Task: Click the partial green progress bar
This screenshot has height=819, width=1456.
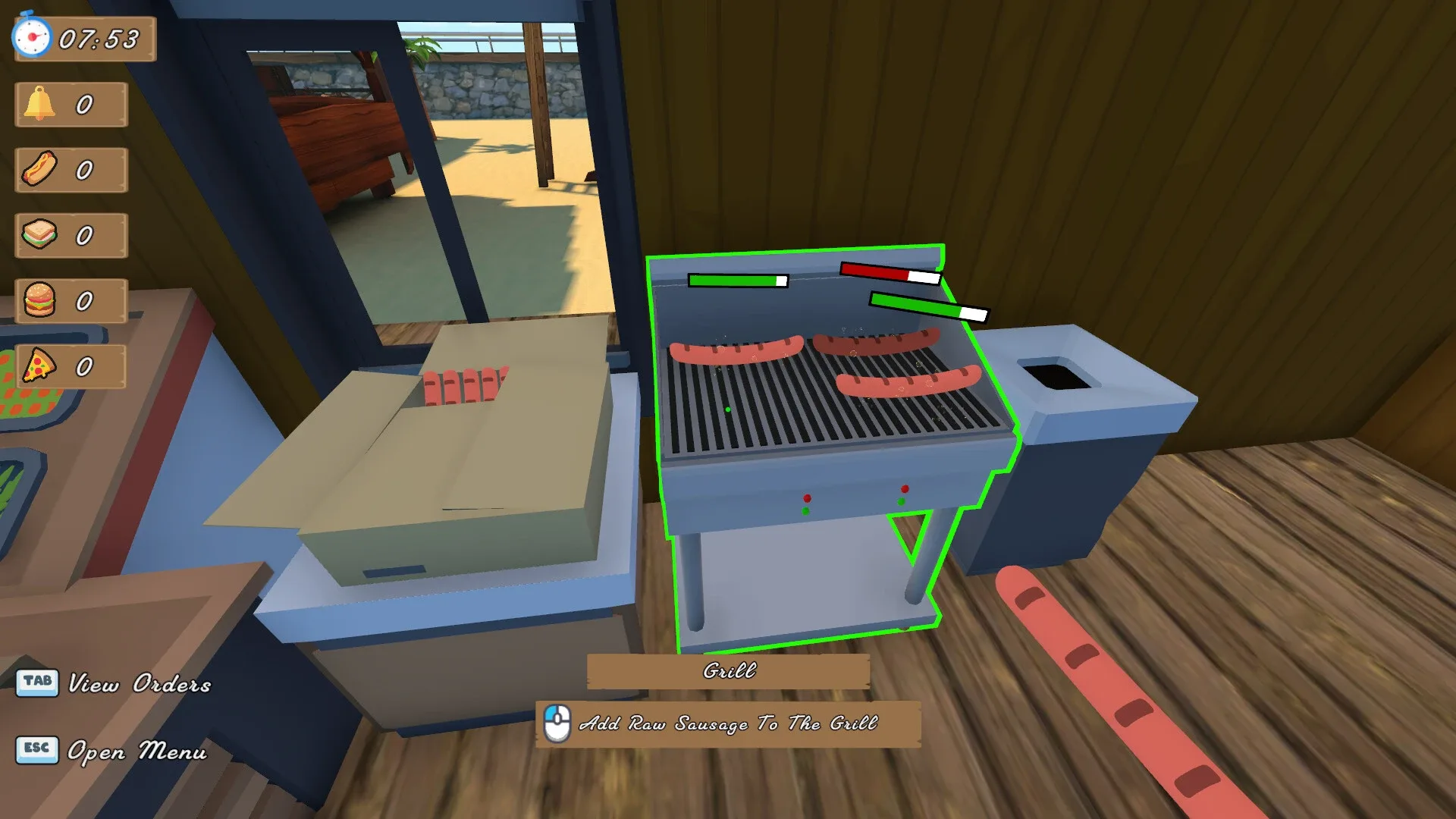Action: tap(929, 306)
